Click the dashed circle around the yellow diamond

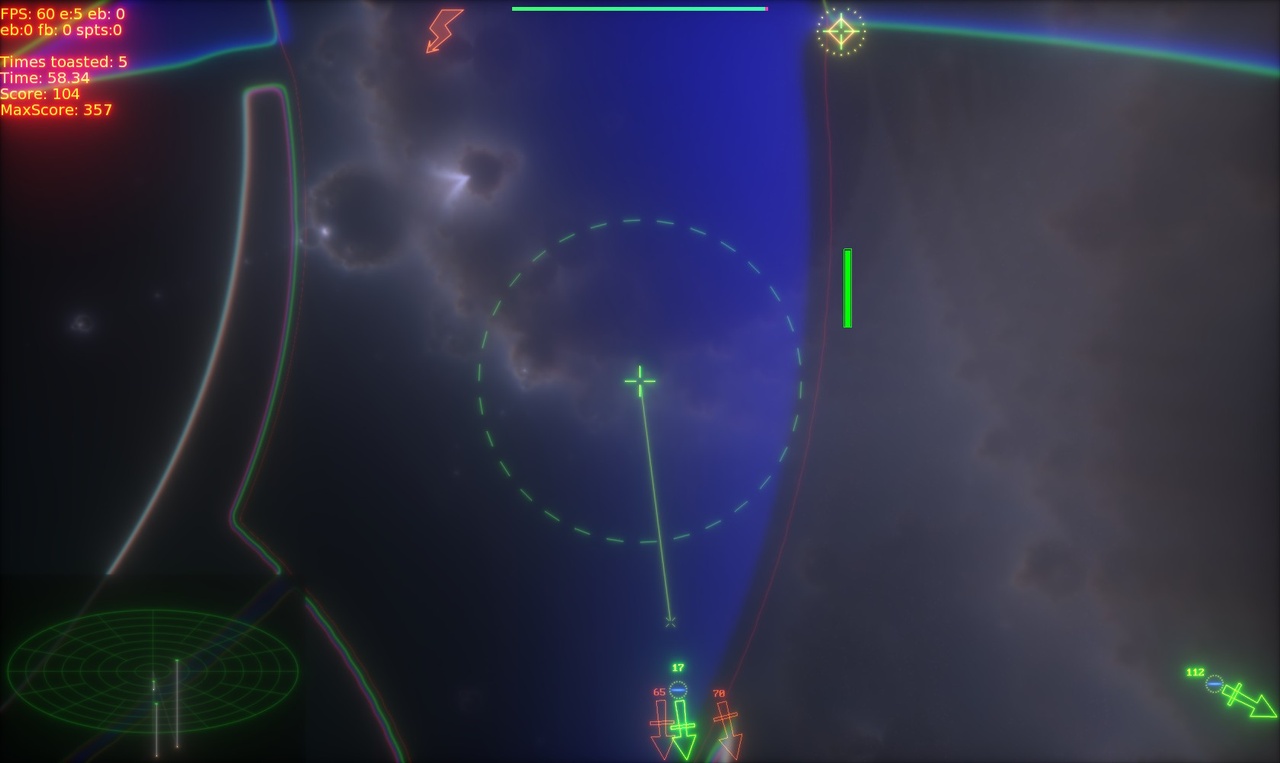841,29
